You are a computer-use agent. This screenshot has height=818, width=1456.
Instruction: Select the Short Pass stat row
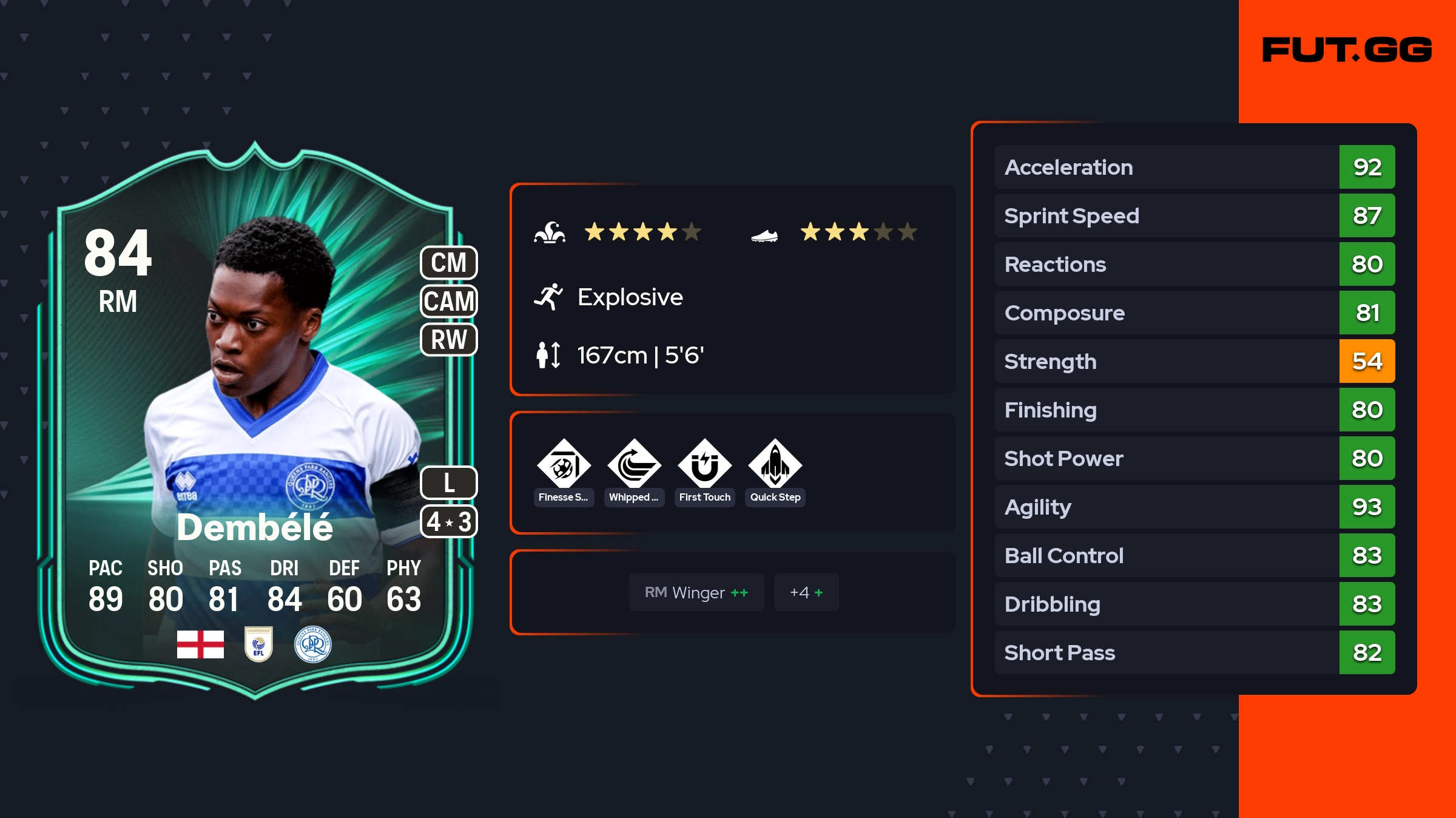pos(1194,652)
